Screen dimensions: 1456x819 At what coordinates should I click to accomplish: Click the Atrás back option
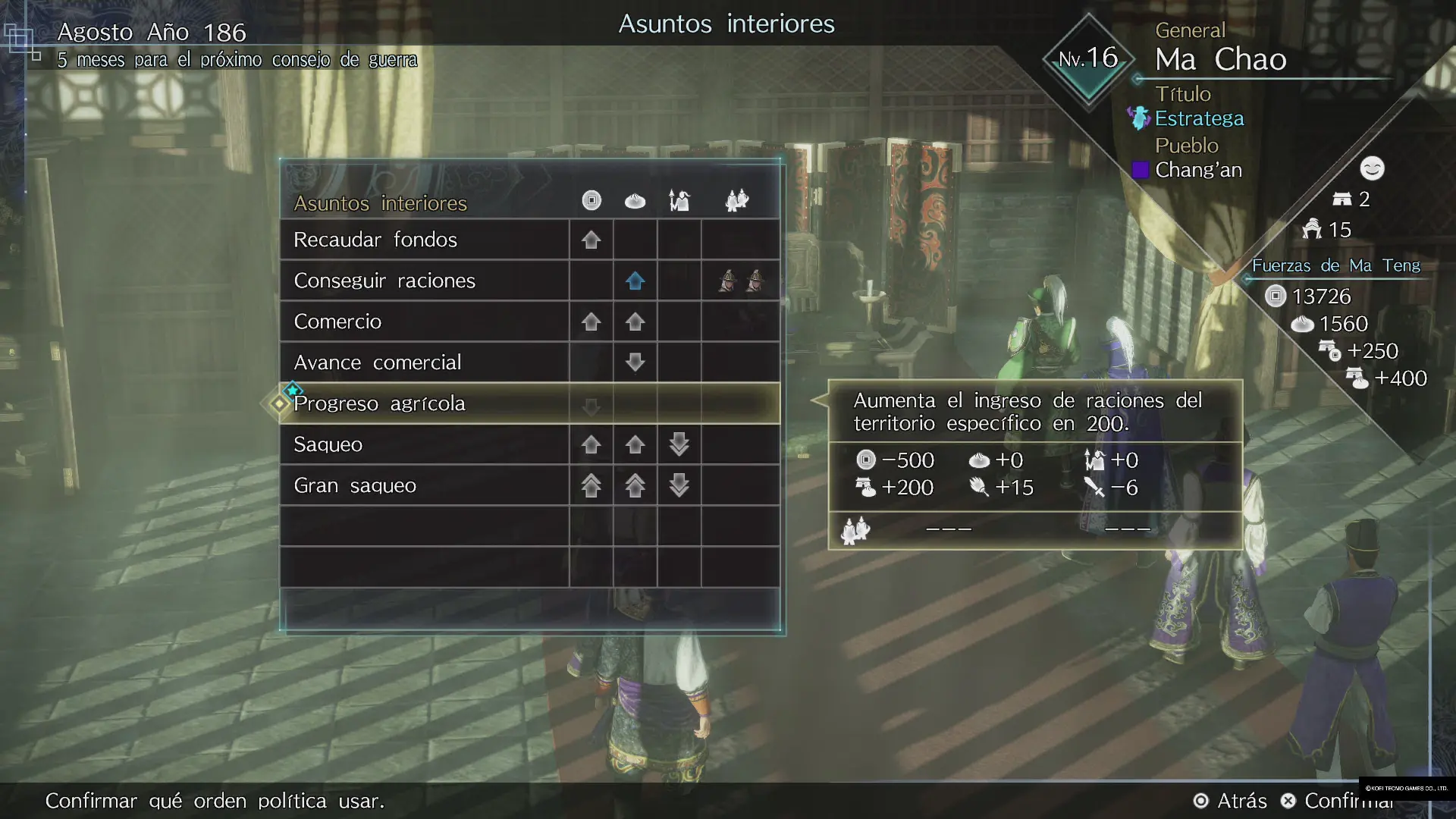(x=1230, y=801)
